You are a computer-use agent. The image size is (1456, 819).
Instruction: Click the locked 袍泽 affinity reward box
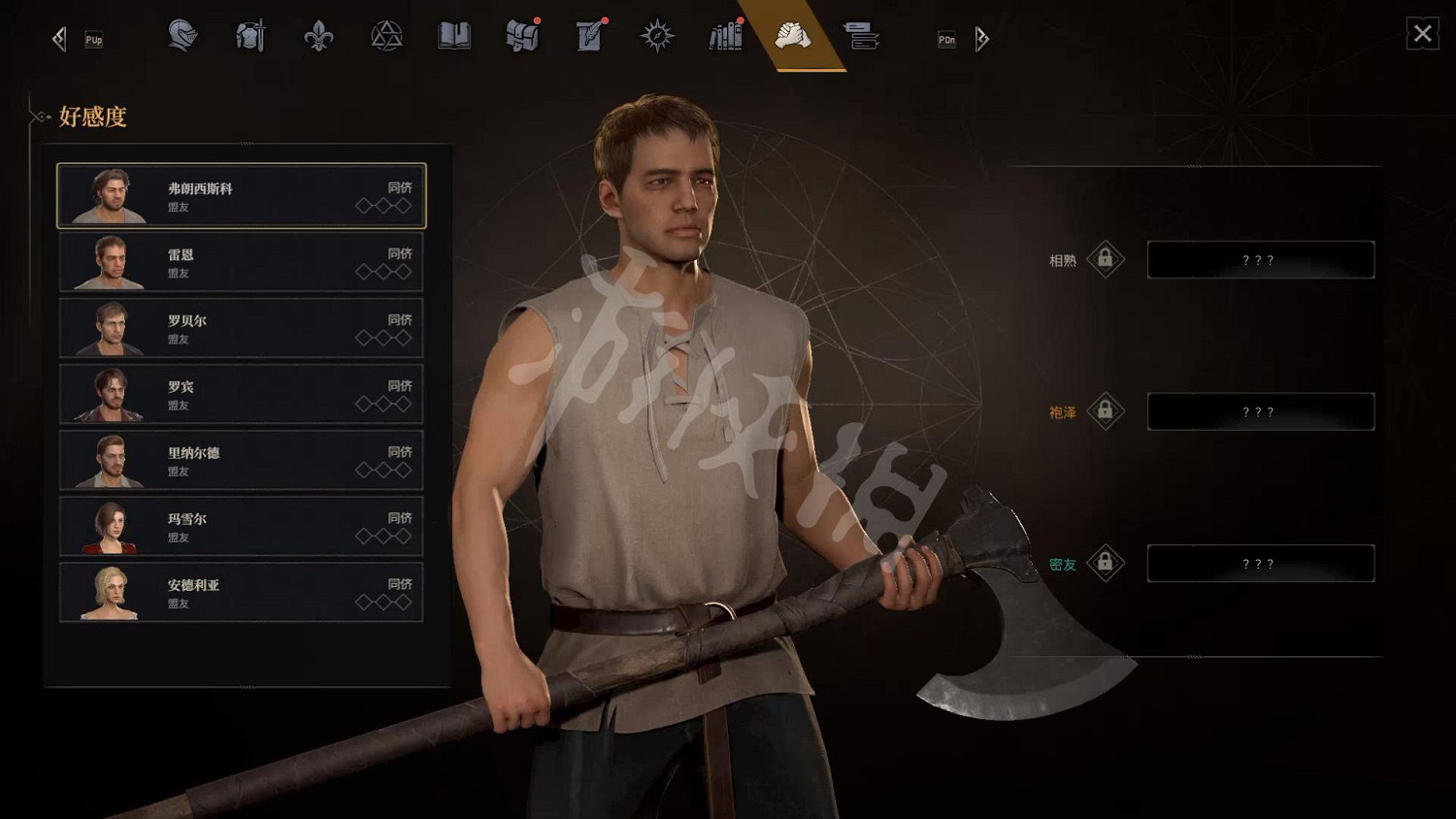click(1260, 411)
